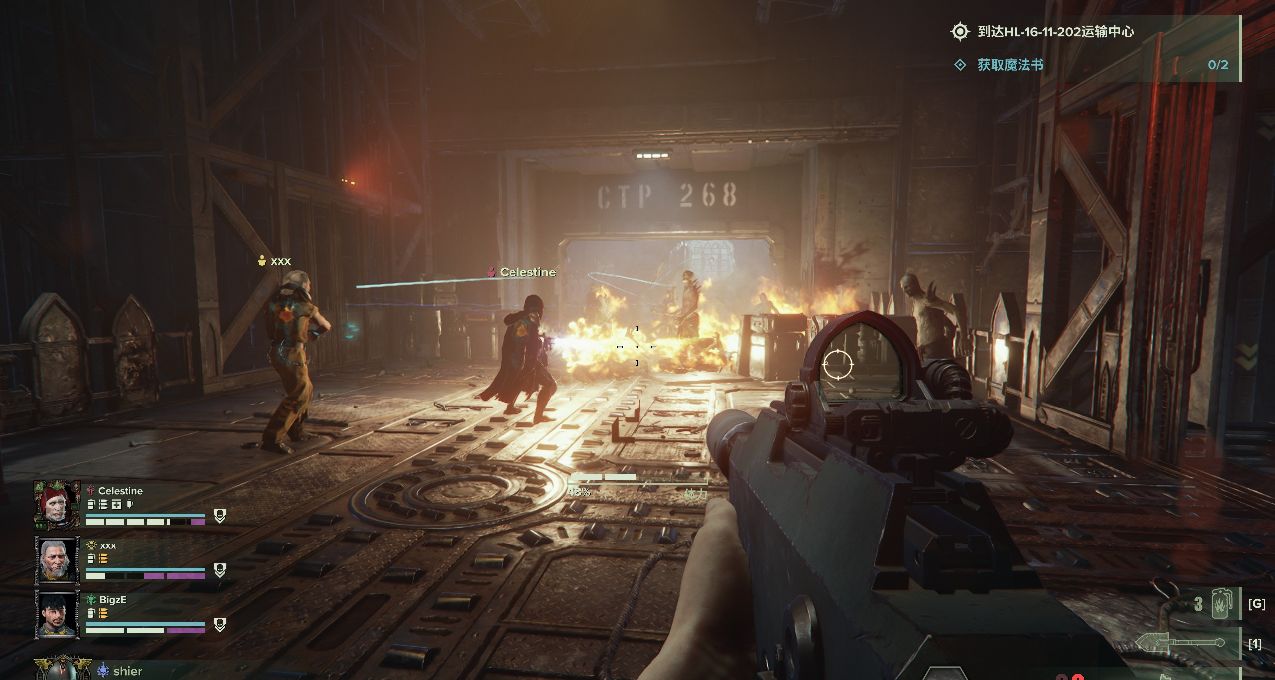The image size is (1275, 680).
Task: Select BigzE's portrait in the team list
Action: point(57,614)
